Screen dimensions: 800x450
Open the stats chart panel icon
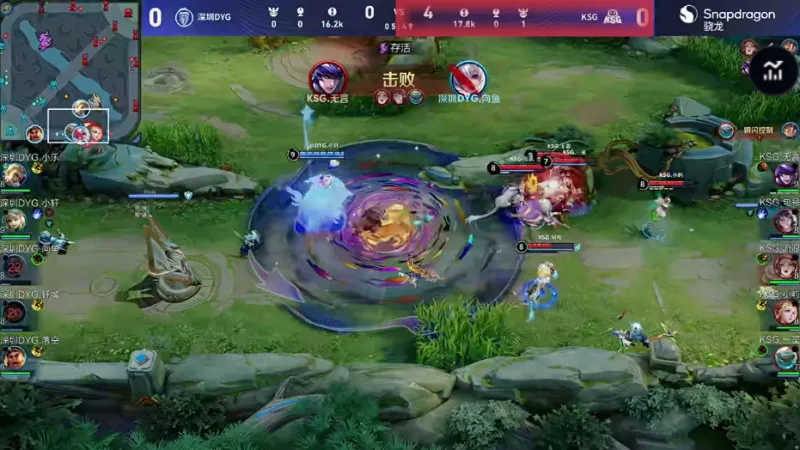[773, 71]
